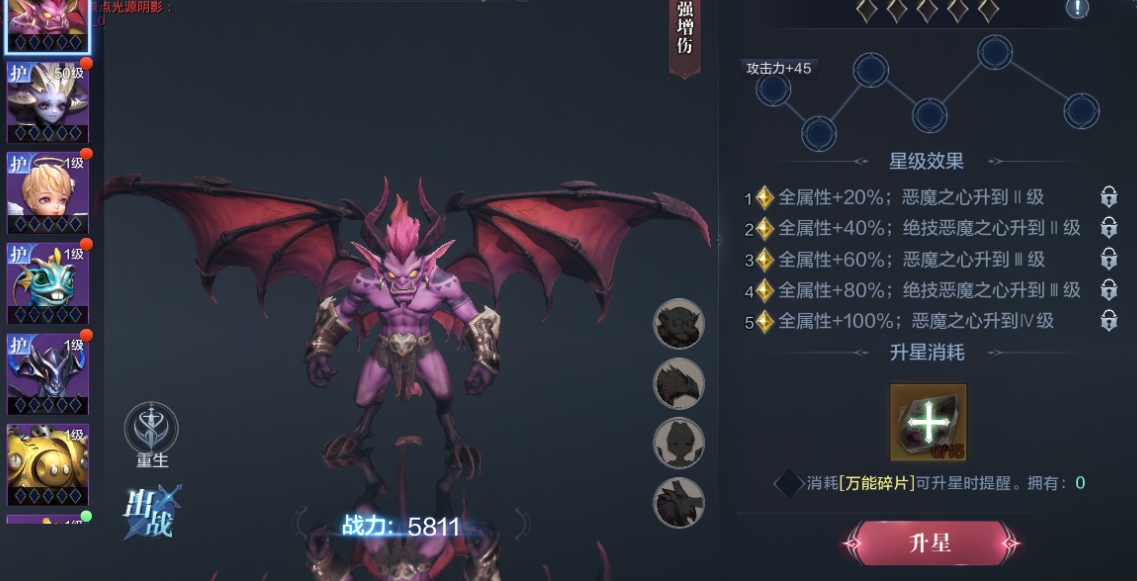The height and width of the screenshot is (581, 1137).
Task: Select the fragment item slot with plus sign
Action: click(928, 422)
